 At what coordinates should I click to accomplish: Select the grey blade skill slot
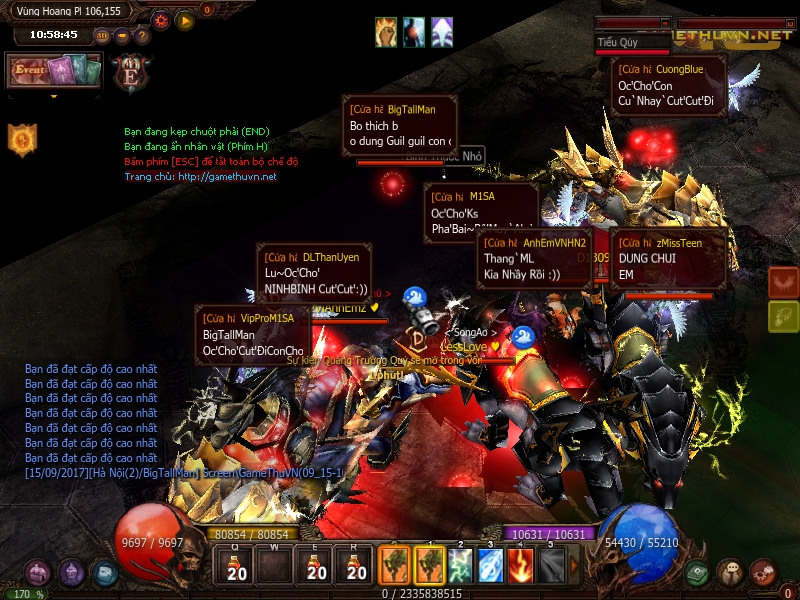[x=551, y=567]
